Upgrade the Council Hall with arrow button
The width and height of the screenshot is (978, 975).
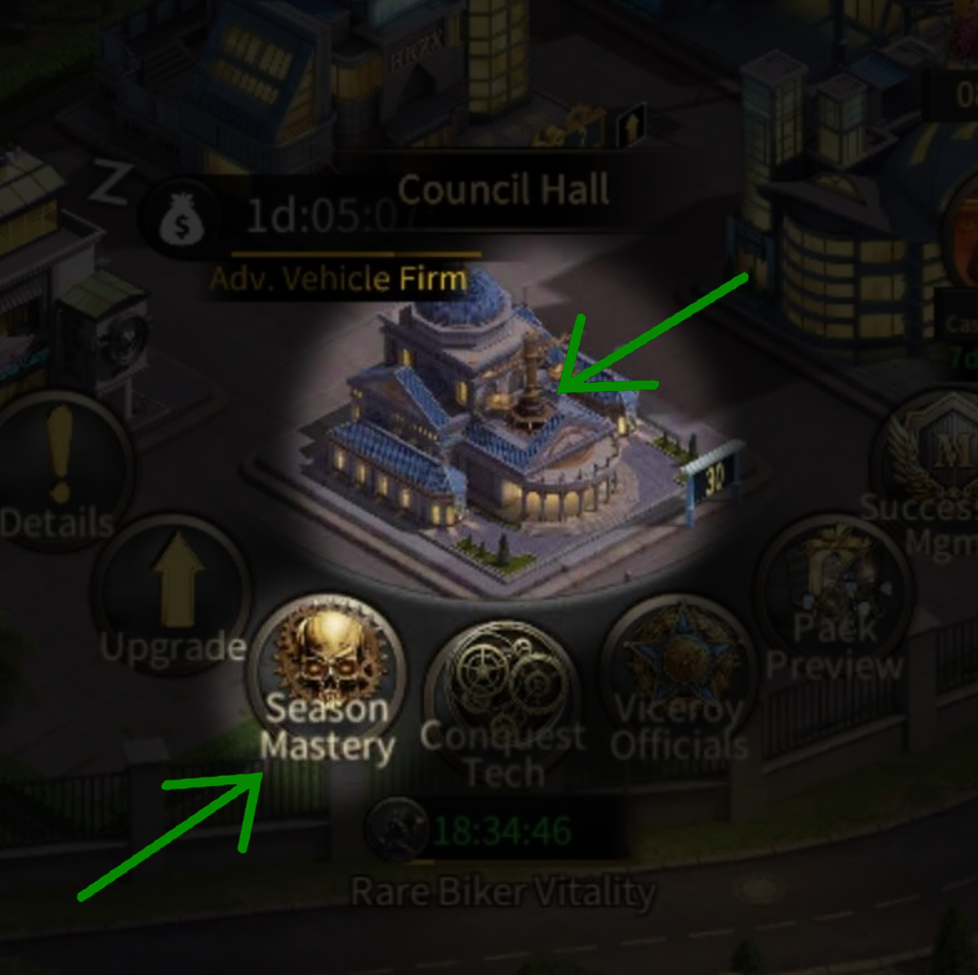[x=172, y=597]
